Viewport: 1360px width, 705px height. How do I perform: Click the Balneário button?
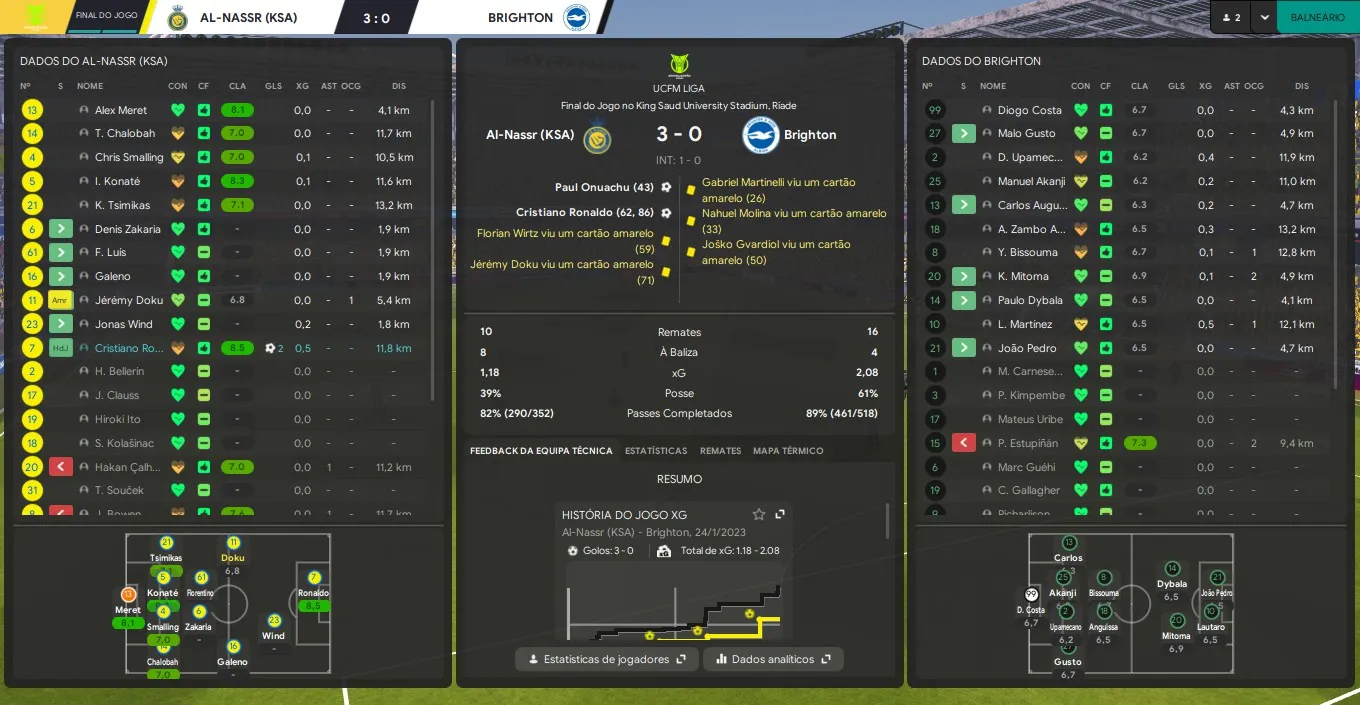(x=1317, y=17)
